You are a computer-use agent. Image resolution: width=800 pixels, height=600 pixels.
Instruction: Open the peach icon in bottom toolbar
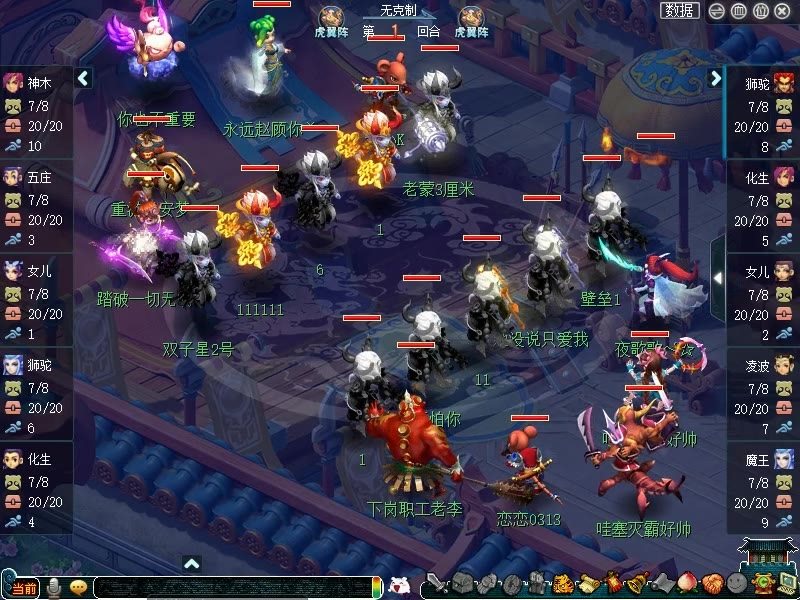[x=686, y=585]
